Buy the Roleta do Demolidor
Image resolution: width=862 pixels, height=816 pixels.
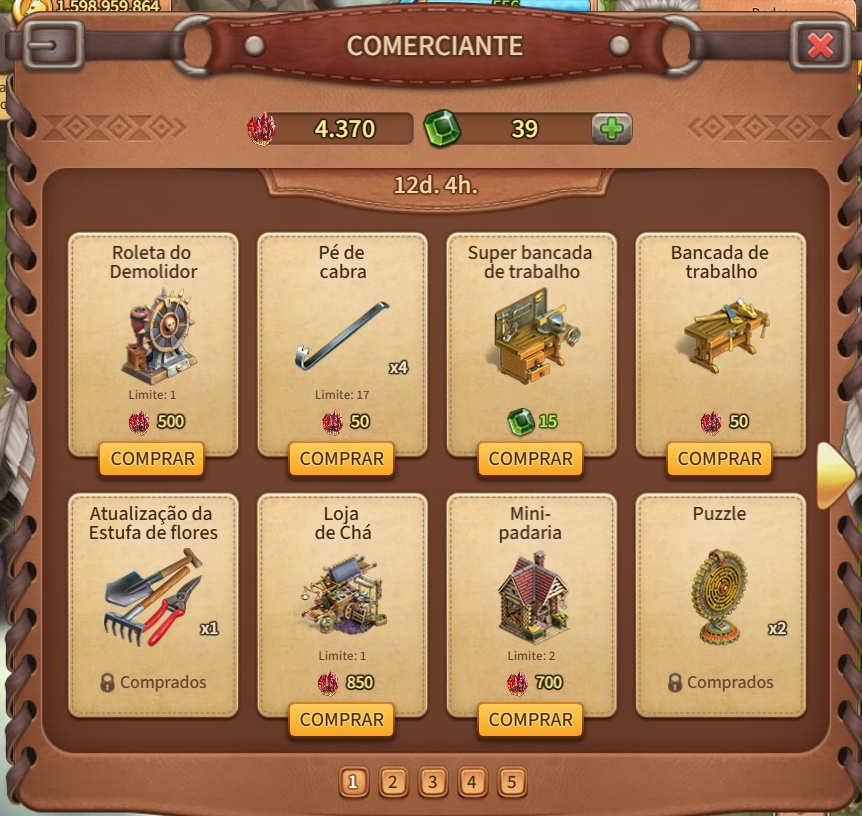[x=152, y=459]
